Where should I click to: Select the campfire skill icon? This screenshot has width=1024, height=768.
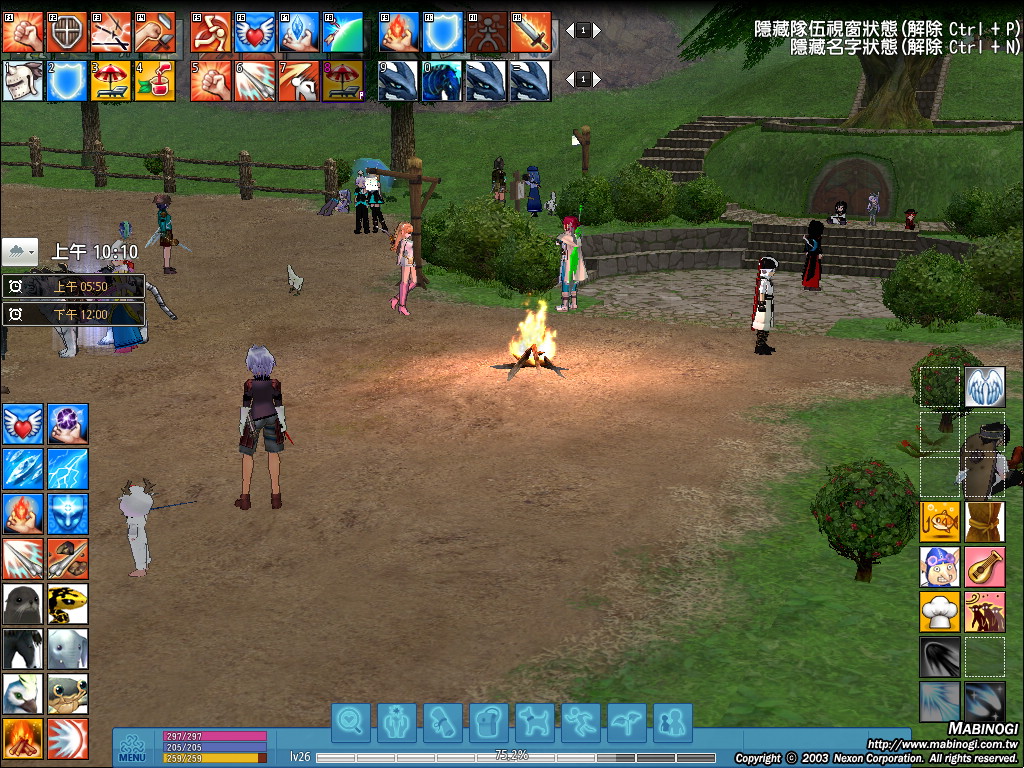[22, 739]
